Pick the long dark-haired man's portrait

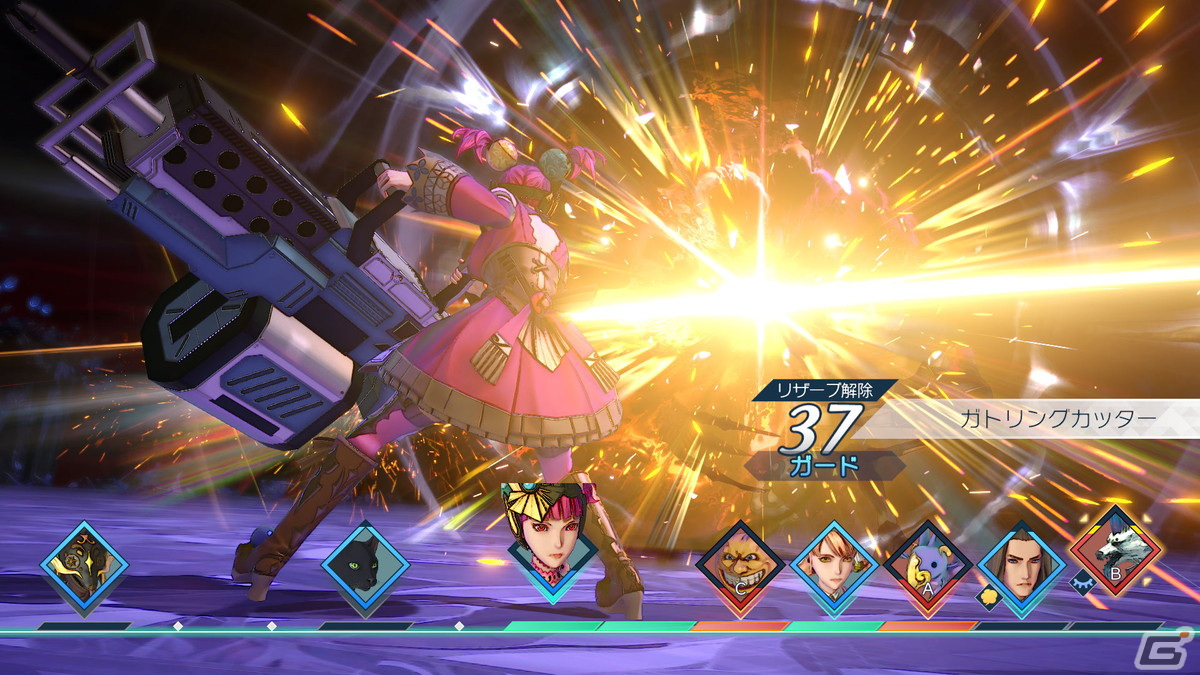(x=1020, y=566)
